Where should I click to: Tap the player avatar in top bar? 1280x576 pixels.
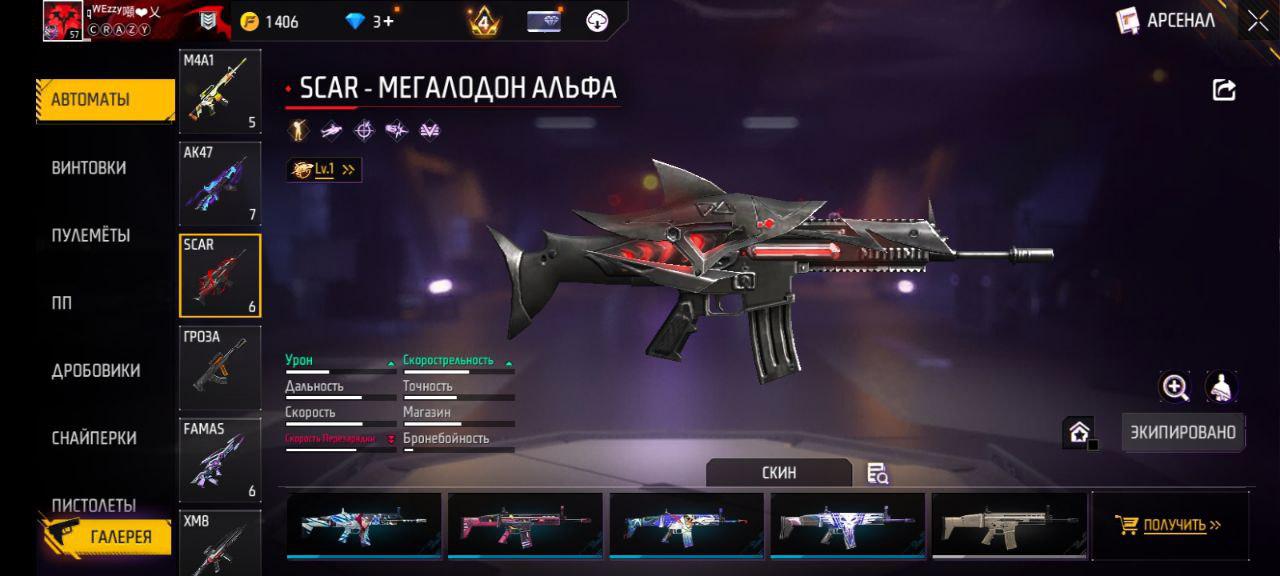pos(62,21)
